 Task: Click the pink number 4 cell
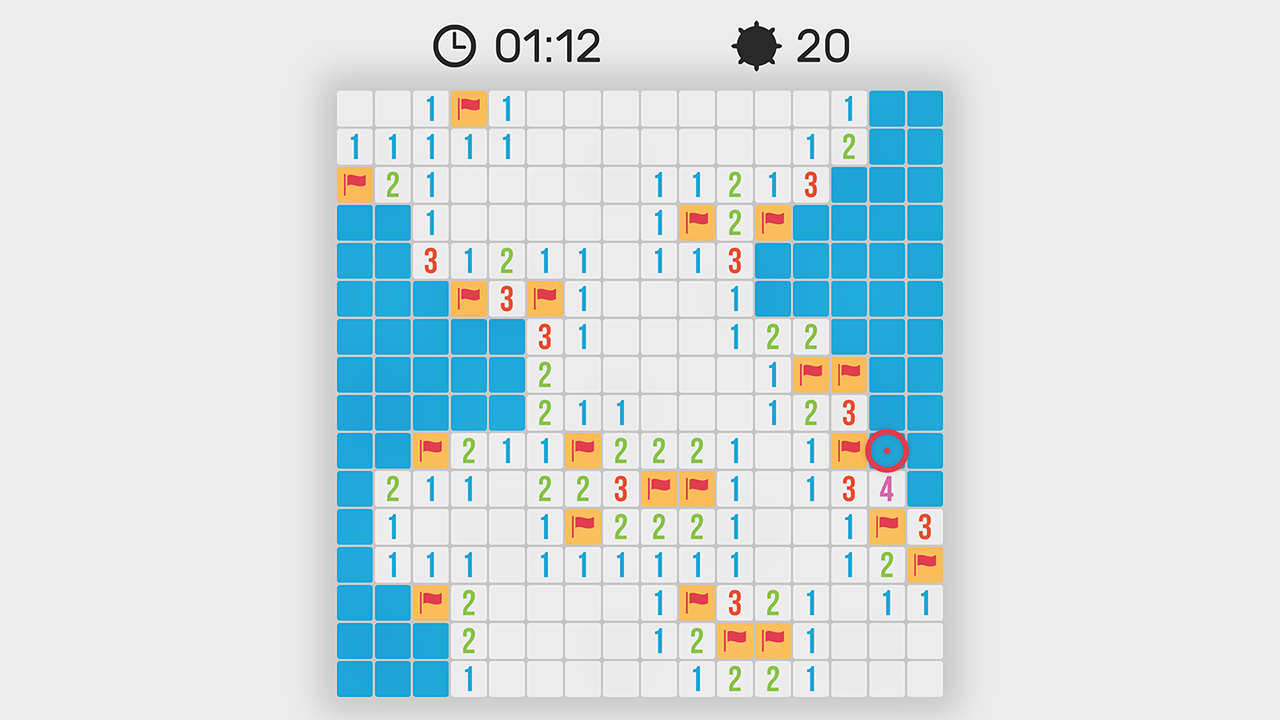(886, 489)
